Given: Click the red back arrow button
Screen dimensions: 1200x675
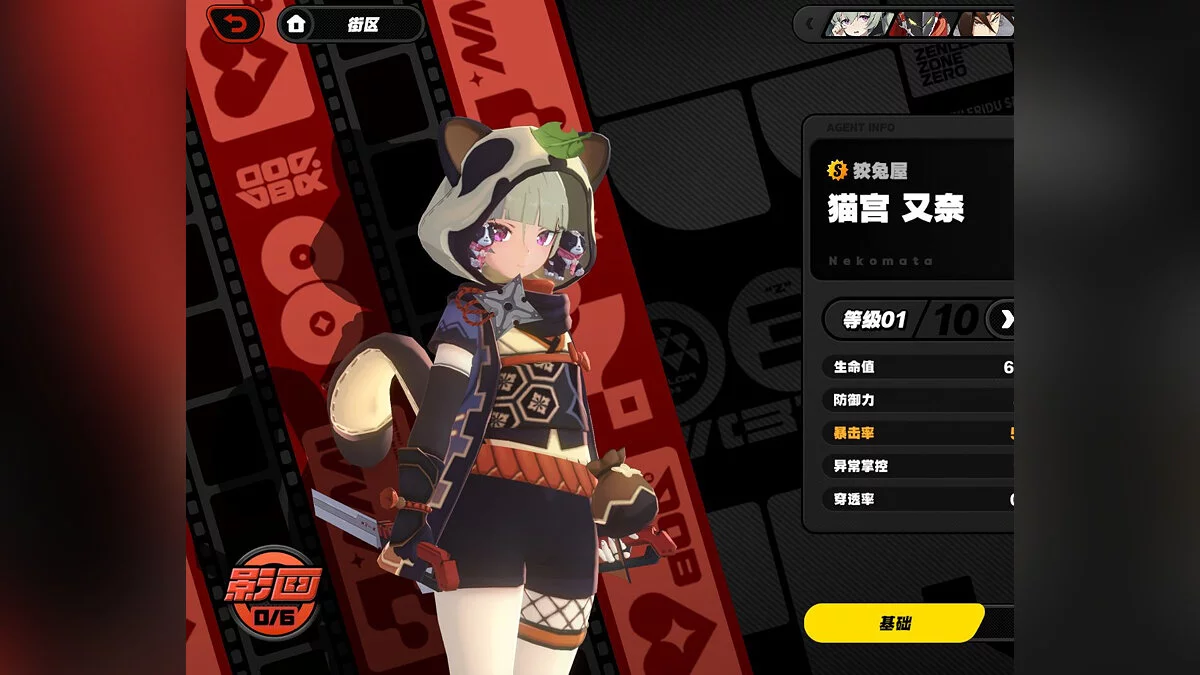Looking at the screenshot, I should click(x=236, y=24).
